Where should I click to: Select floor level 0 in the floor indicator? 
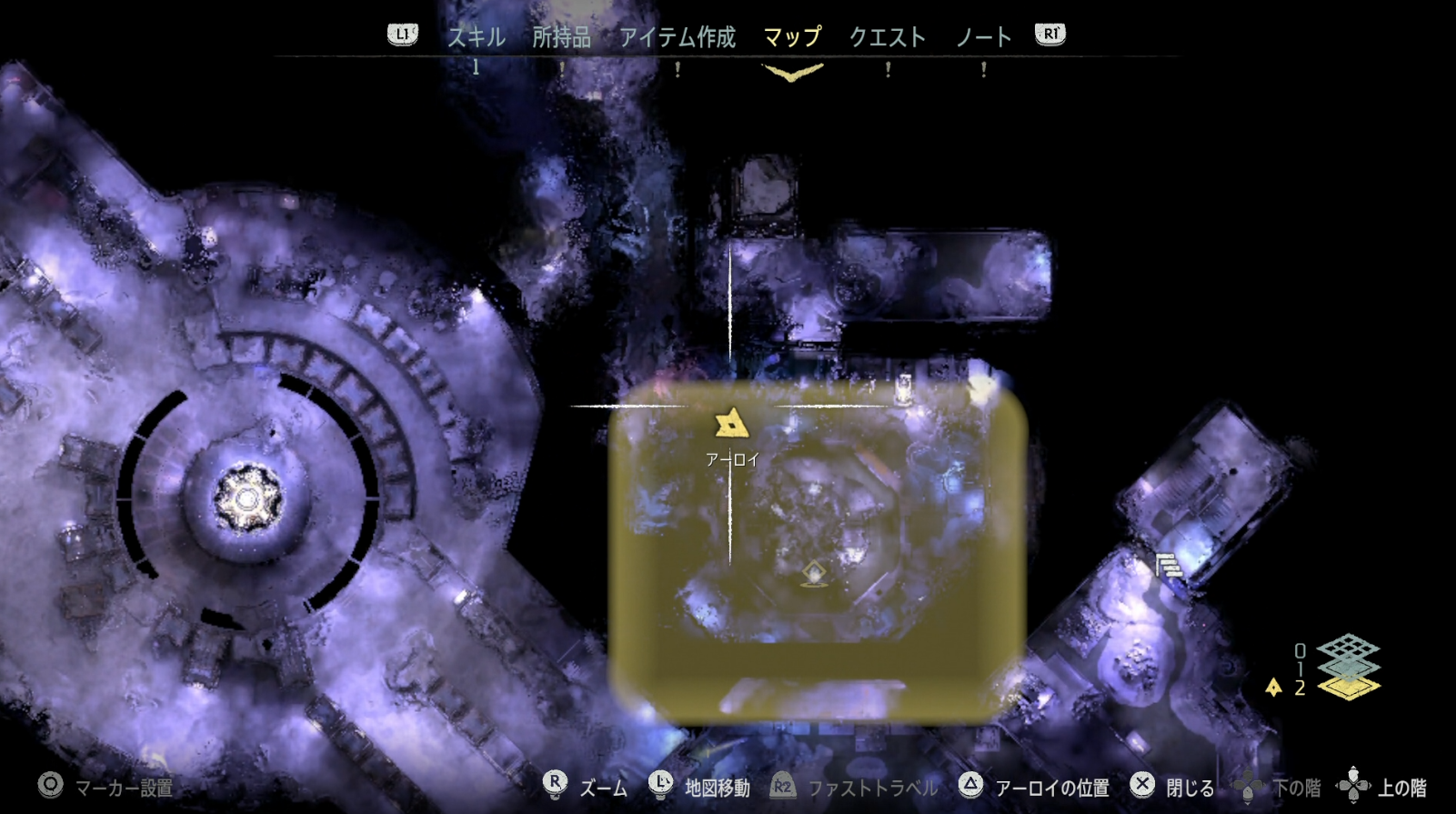pos(1299,651)
